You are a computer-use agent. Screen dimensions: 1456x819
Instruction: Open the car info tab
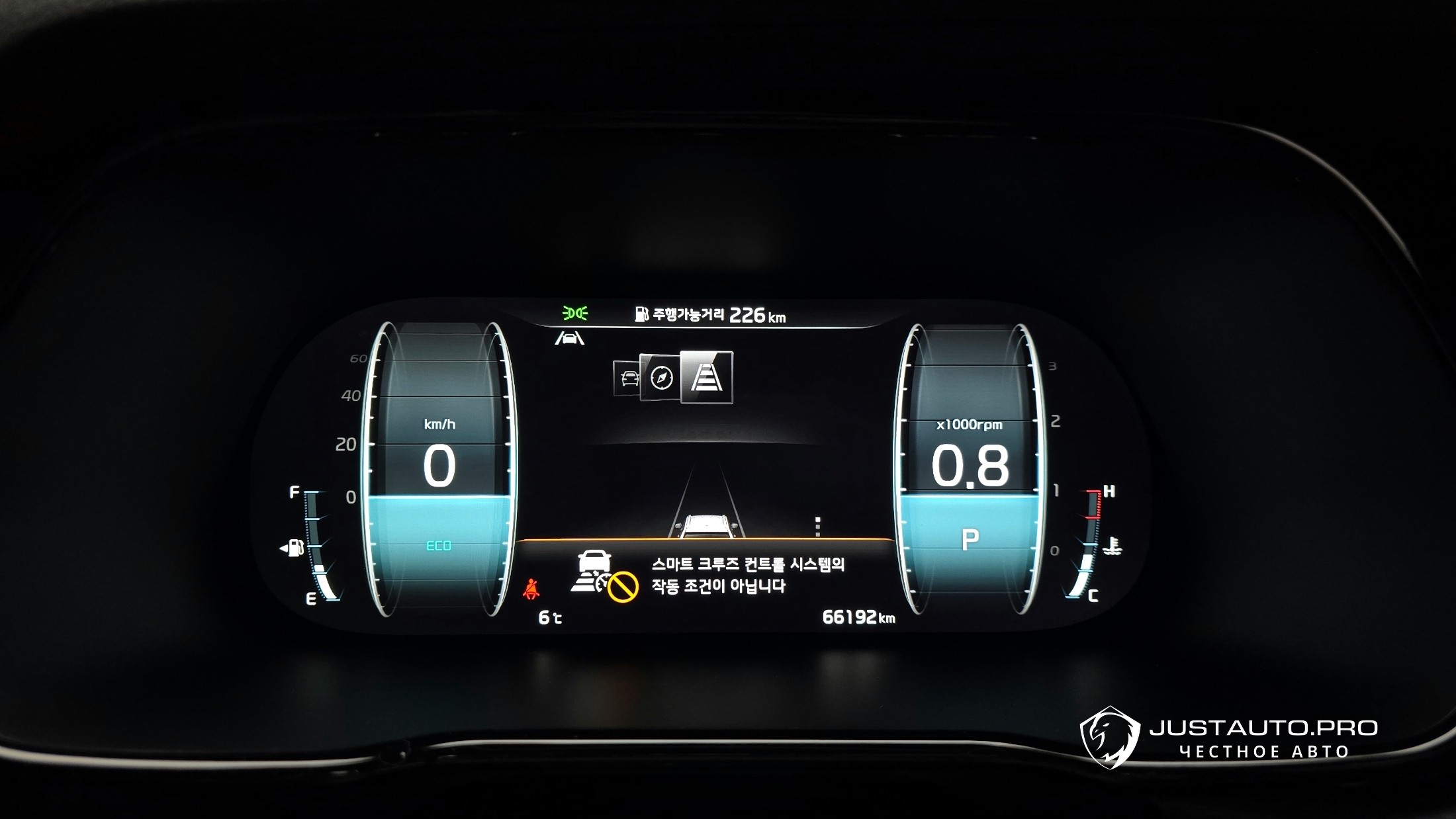[x=627, y=379]
